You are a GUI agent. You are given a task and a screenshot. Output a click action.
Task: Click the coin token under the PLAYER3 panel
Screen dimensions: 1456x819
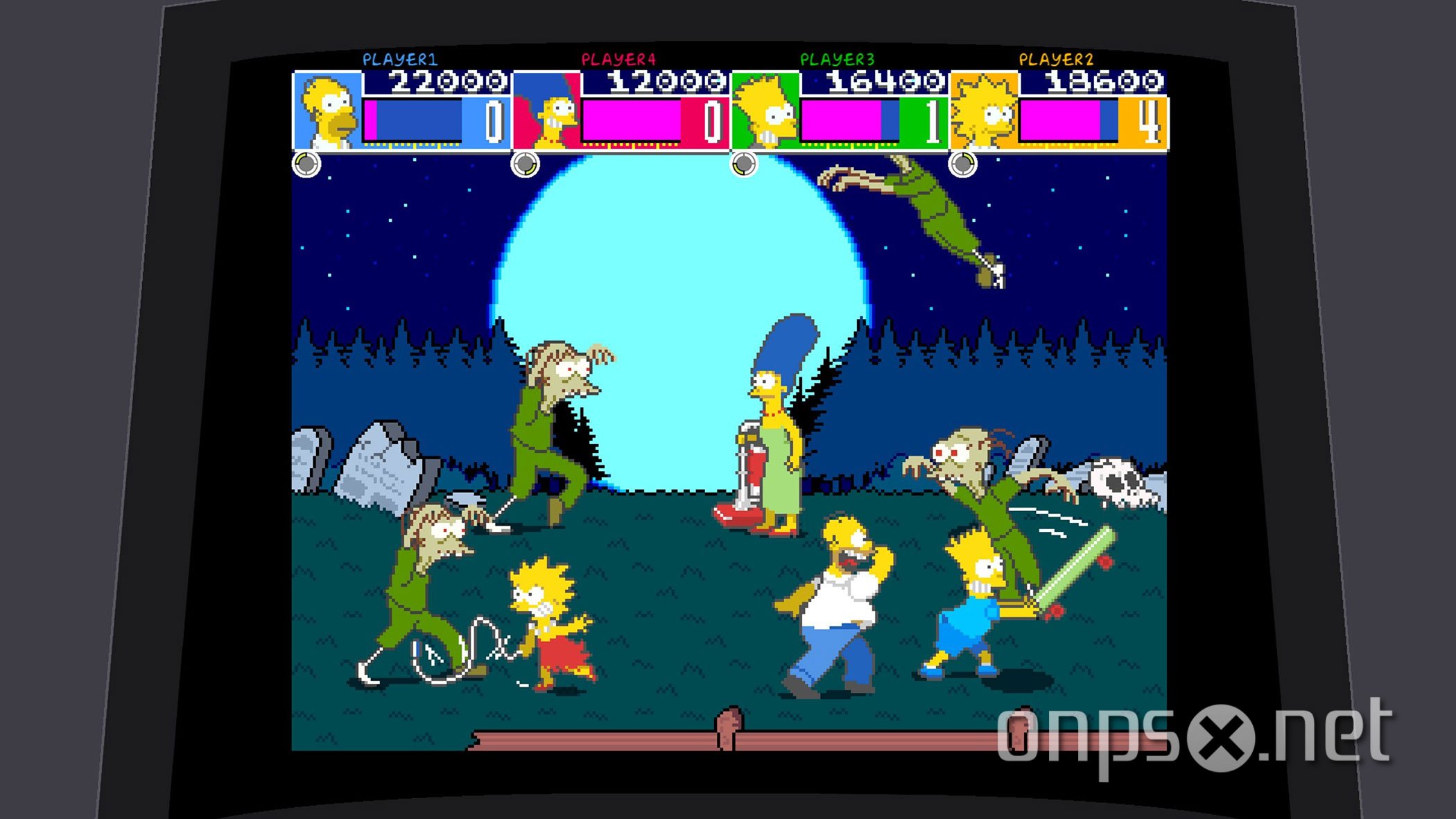(x=745, y=166)
